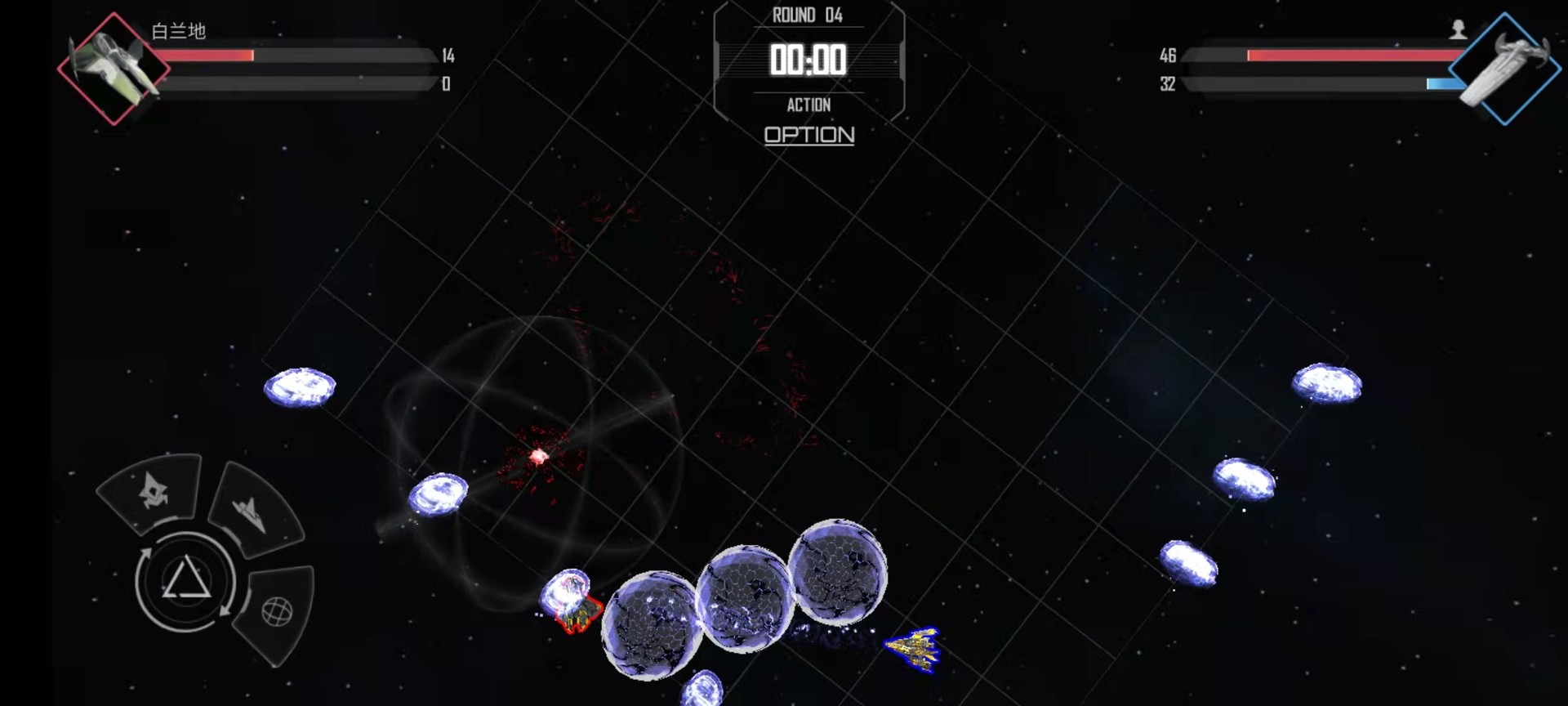This screenshot has height=706, width=1568.
Task: Click the player avatar icon near the opponent panel
Action: click(1459, 30)
